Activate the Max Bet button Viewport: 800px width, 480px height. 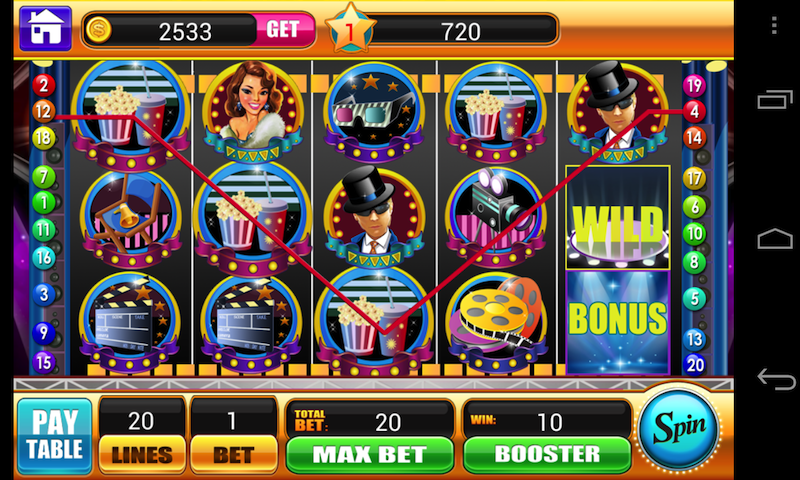(x=368, y=454)
